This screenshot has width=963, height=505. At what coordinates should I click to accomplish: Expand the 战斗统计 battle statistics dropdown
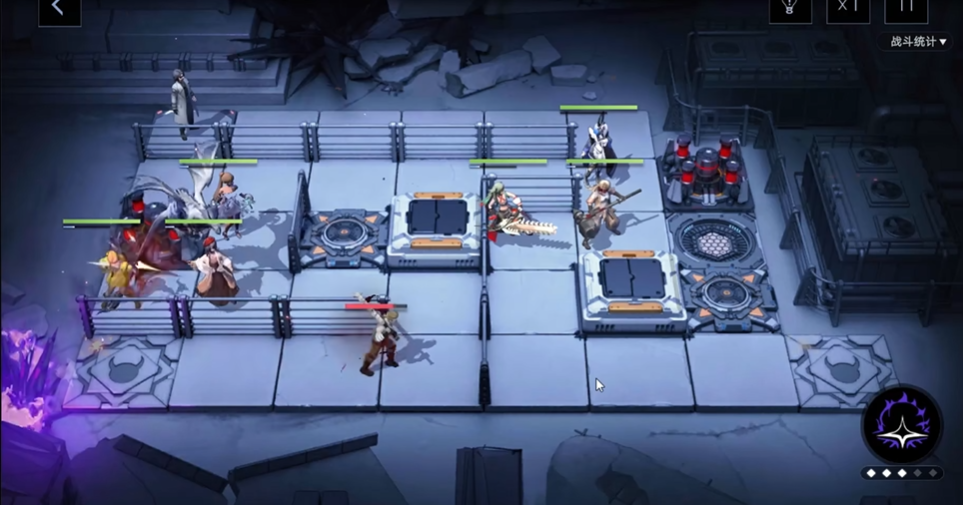(918, 42)
